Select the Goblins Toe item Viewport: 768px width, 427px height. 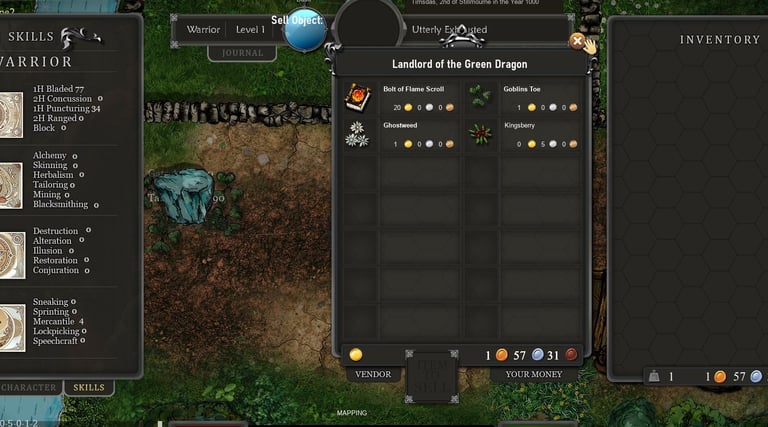[x=480, y=97]
